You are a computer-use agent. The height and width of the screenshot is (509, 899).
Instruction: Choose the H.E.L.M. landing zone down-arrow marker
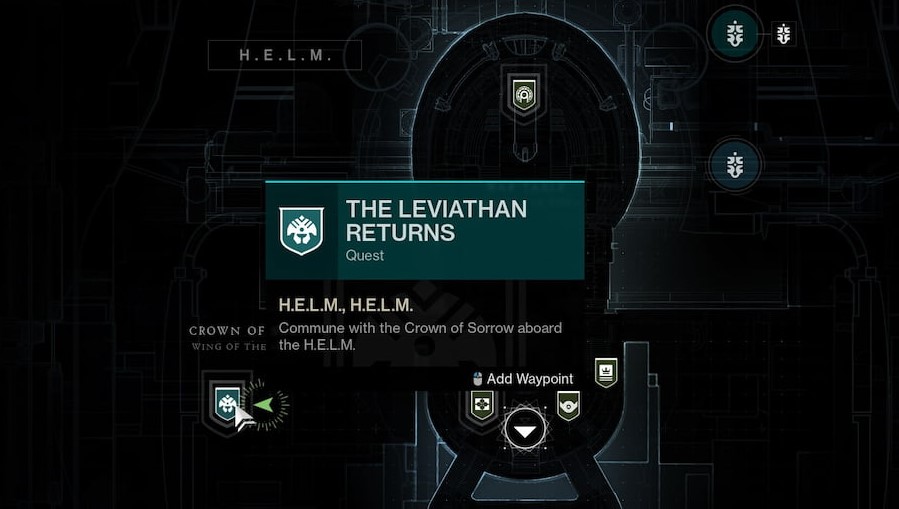click(525, 431)
